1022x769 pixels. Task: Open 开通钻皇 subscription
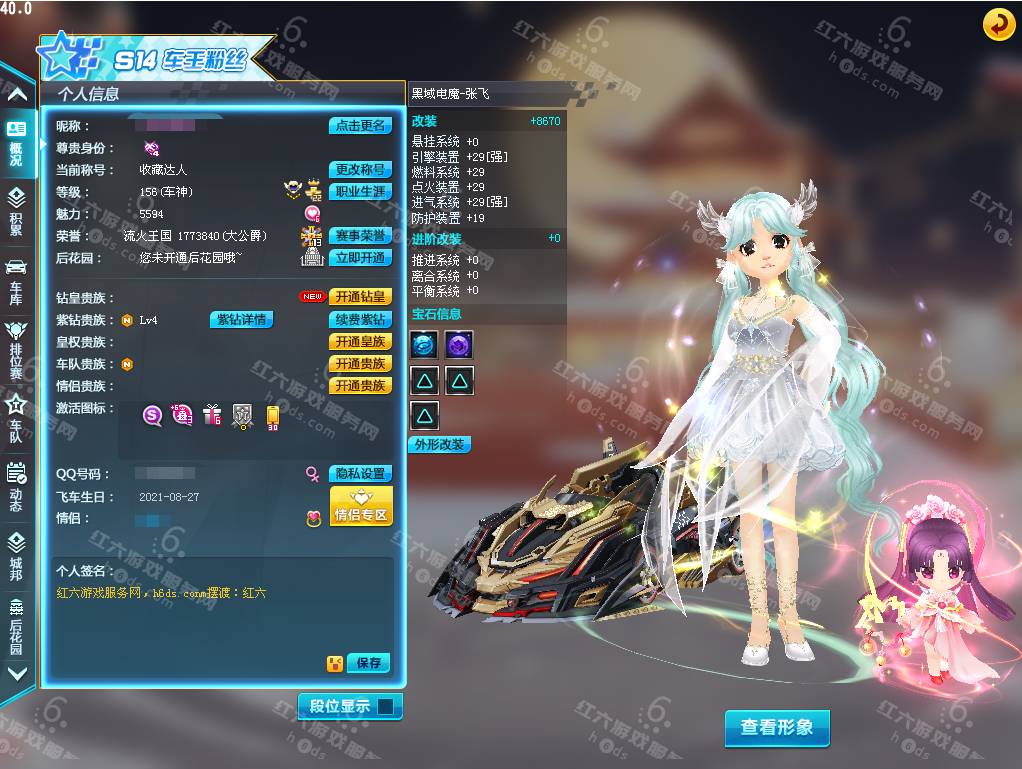pos(360,297)
